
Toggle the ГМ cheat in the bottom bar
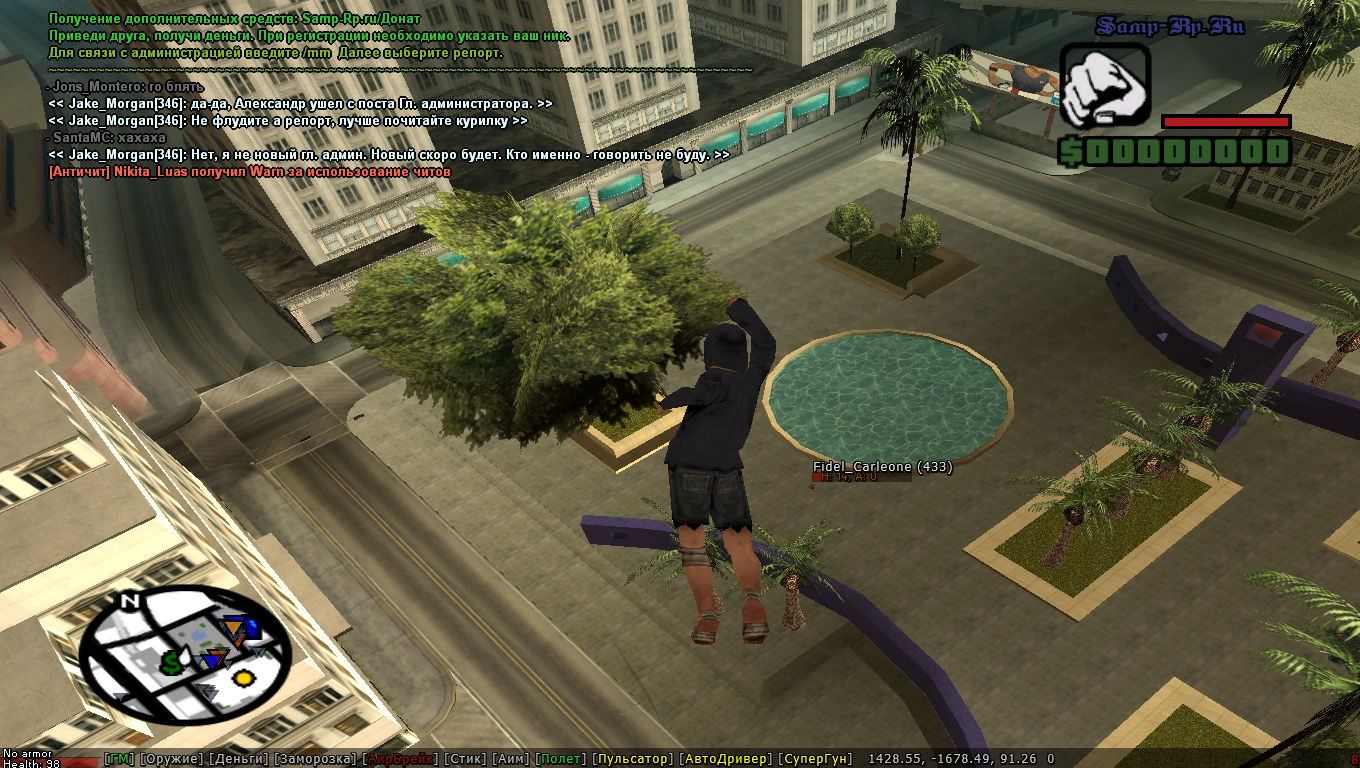(119, 759)
